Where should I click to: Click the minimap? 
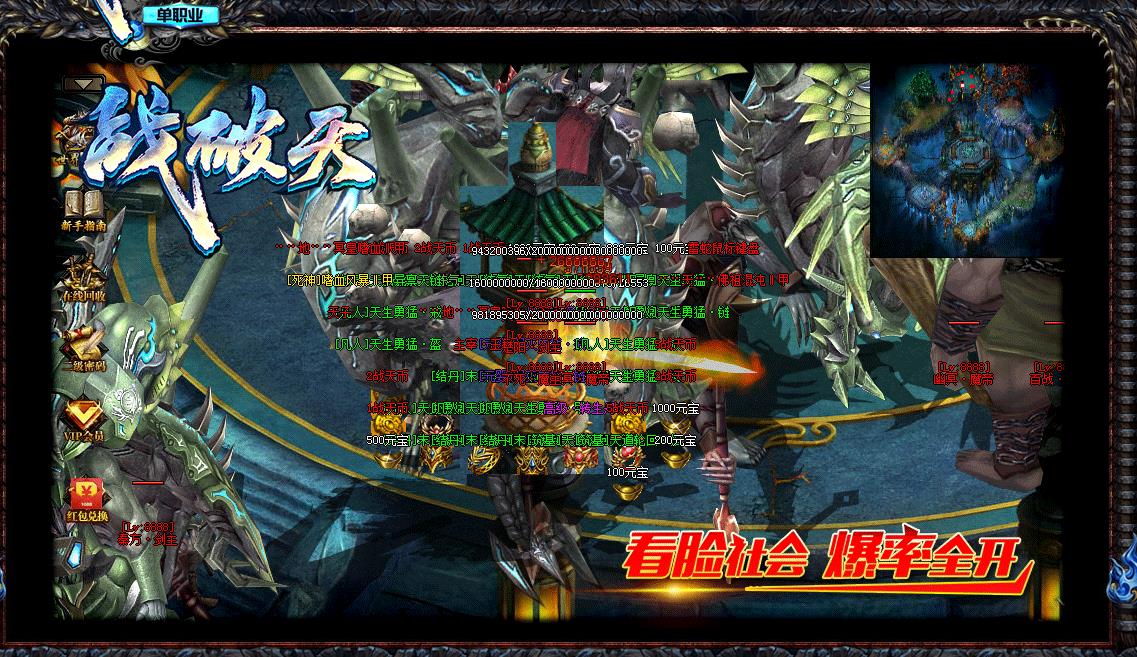click(x=965, y=160)
